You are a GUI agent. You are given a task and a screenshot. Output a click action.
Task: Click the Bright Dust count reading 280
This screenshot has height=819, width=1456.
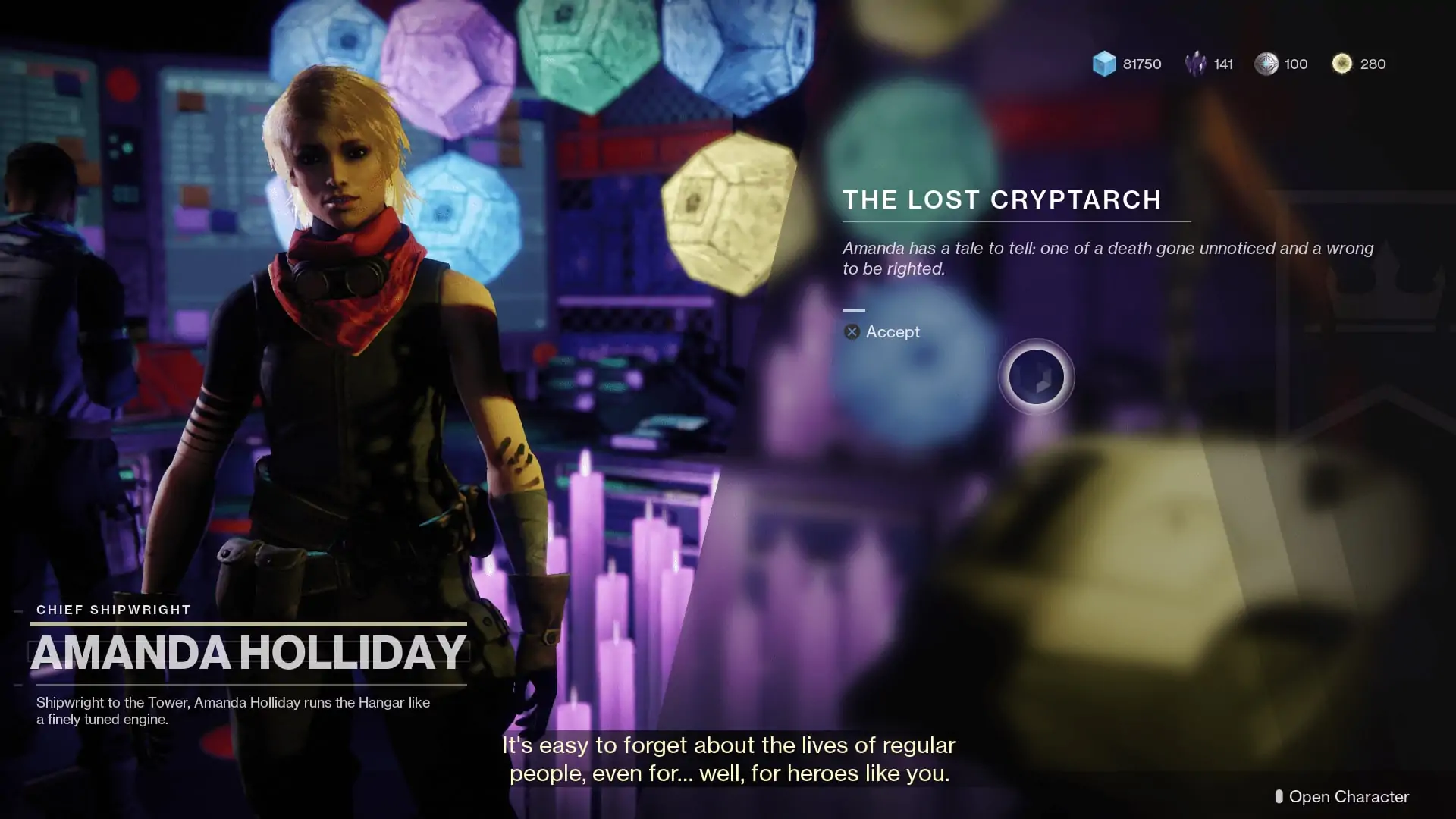click(1372, 64)
